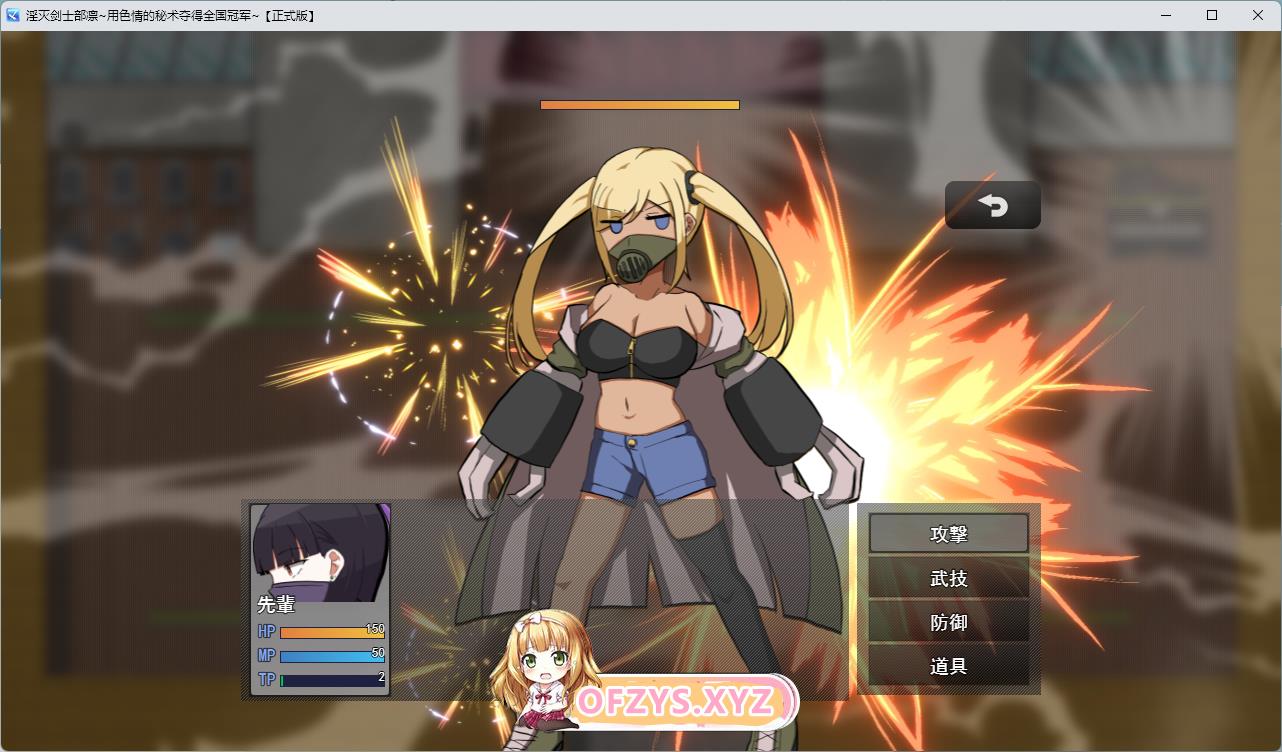Choose the 攻撃 attack command
This screenshot has width=1282, height=752.
click(948, 534)
